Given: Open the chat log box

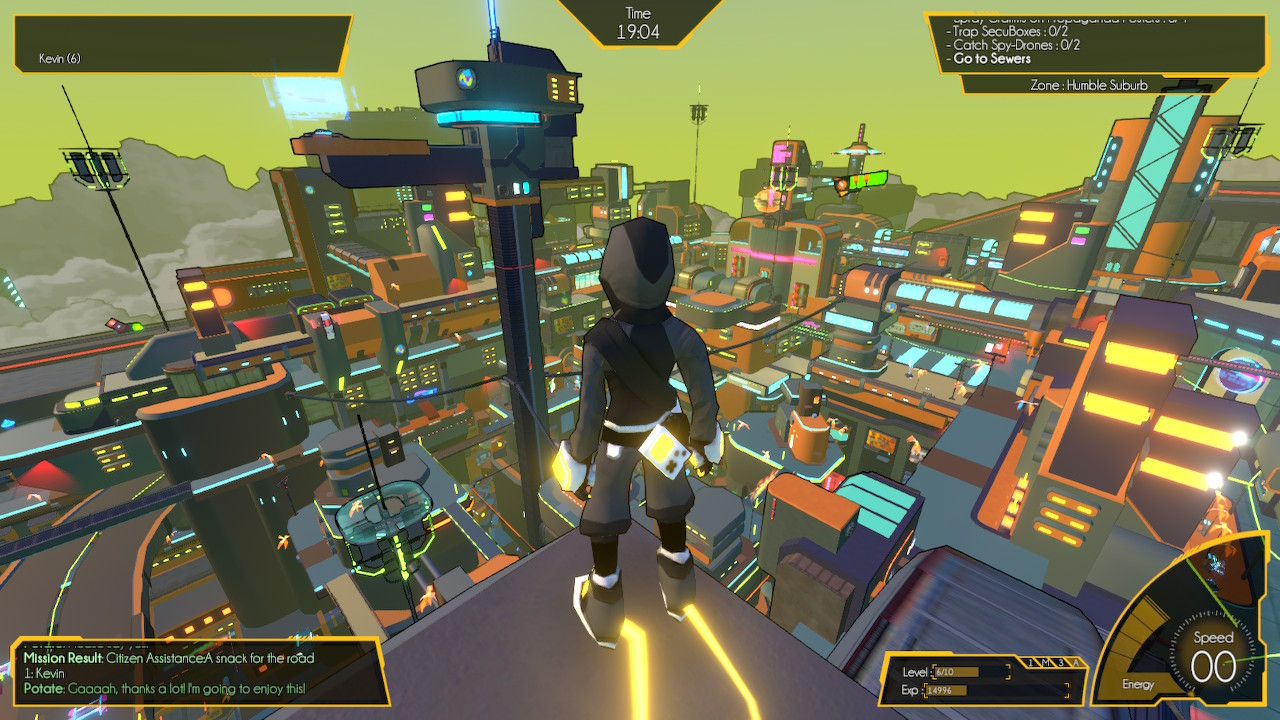Looking at the screenshot, I should [x=196, y=672].
